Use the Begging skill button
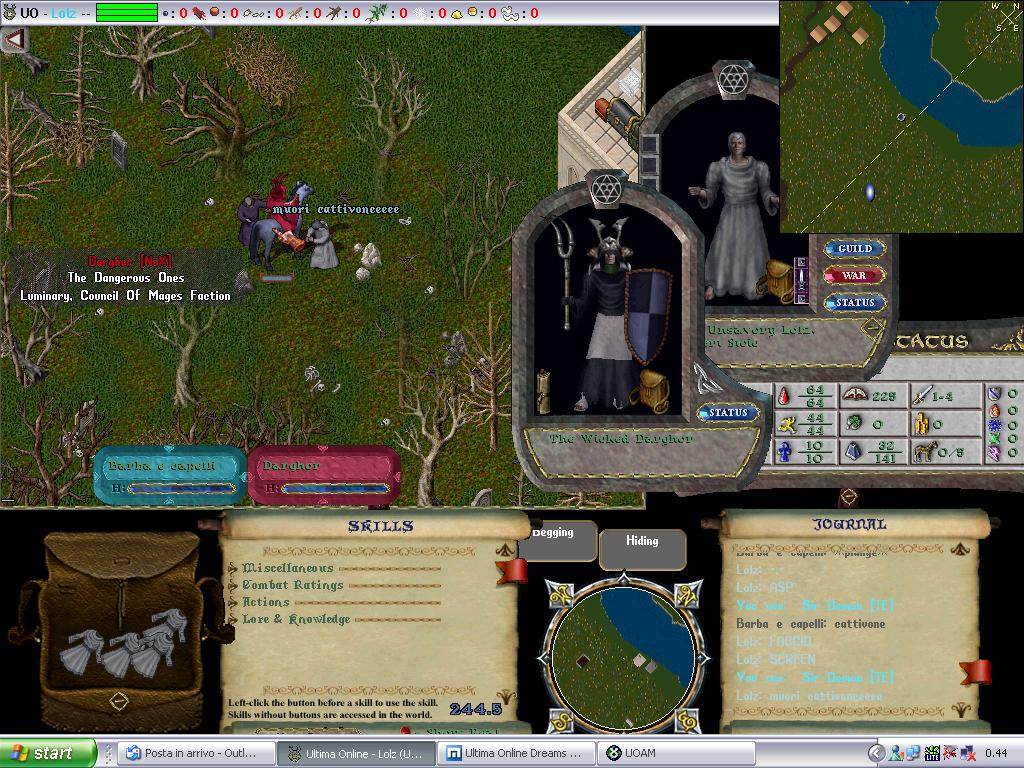Screen dimensions: 1024x768 coord(553,534)
